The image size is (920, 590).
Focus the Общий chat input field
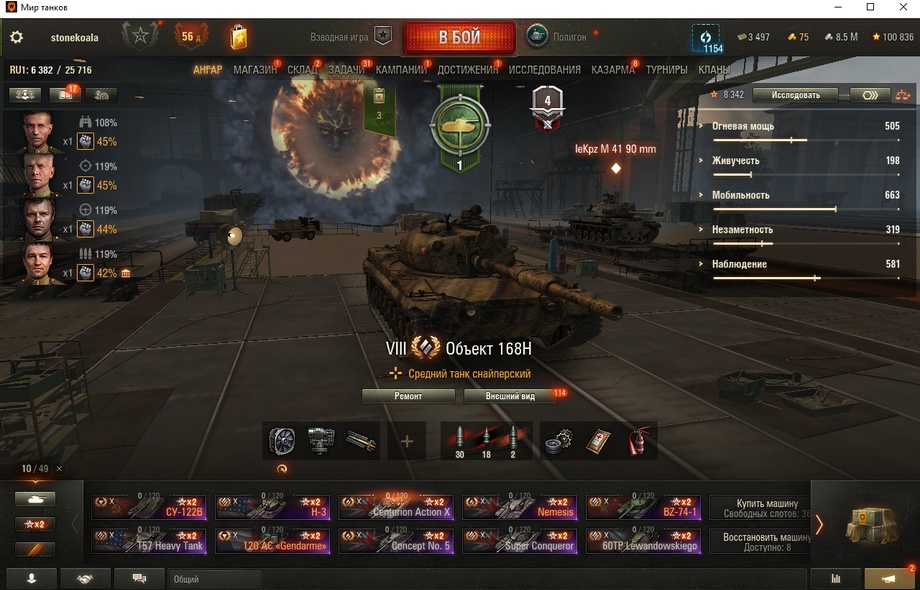(215, 579)
